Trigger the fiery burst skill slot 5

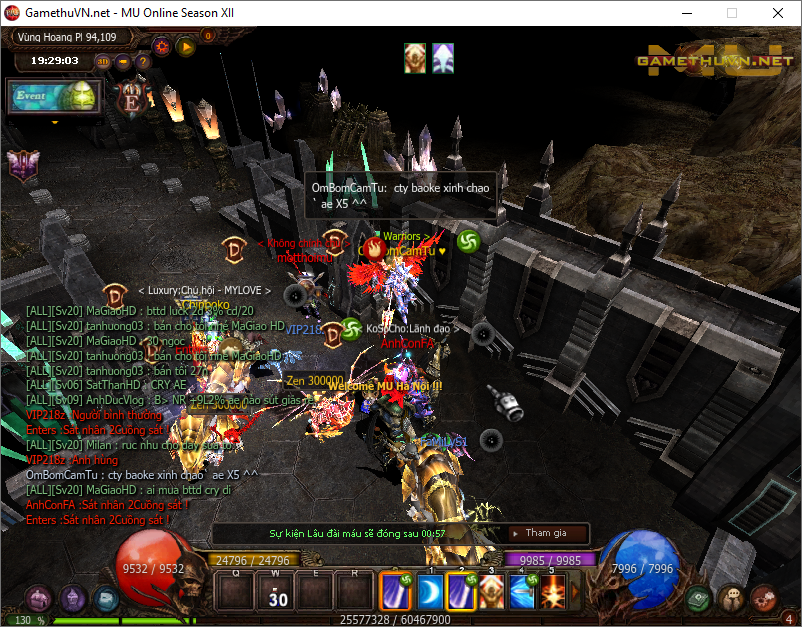point(553,591)
